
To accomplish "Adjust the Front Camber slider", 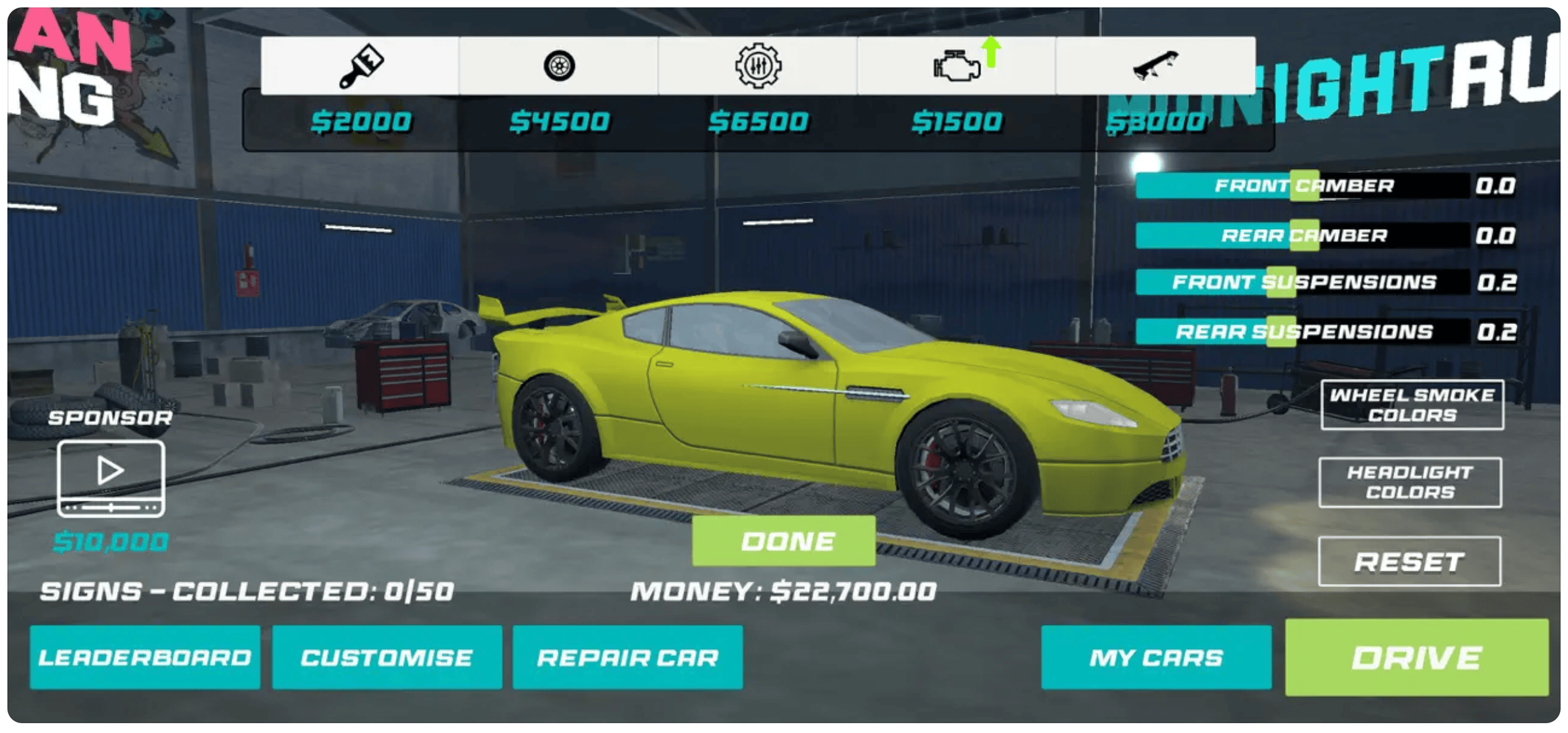I will click(1304, 185).
